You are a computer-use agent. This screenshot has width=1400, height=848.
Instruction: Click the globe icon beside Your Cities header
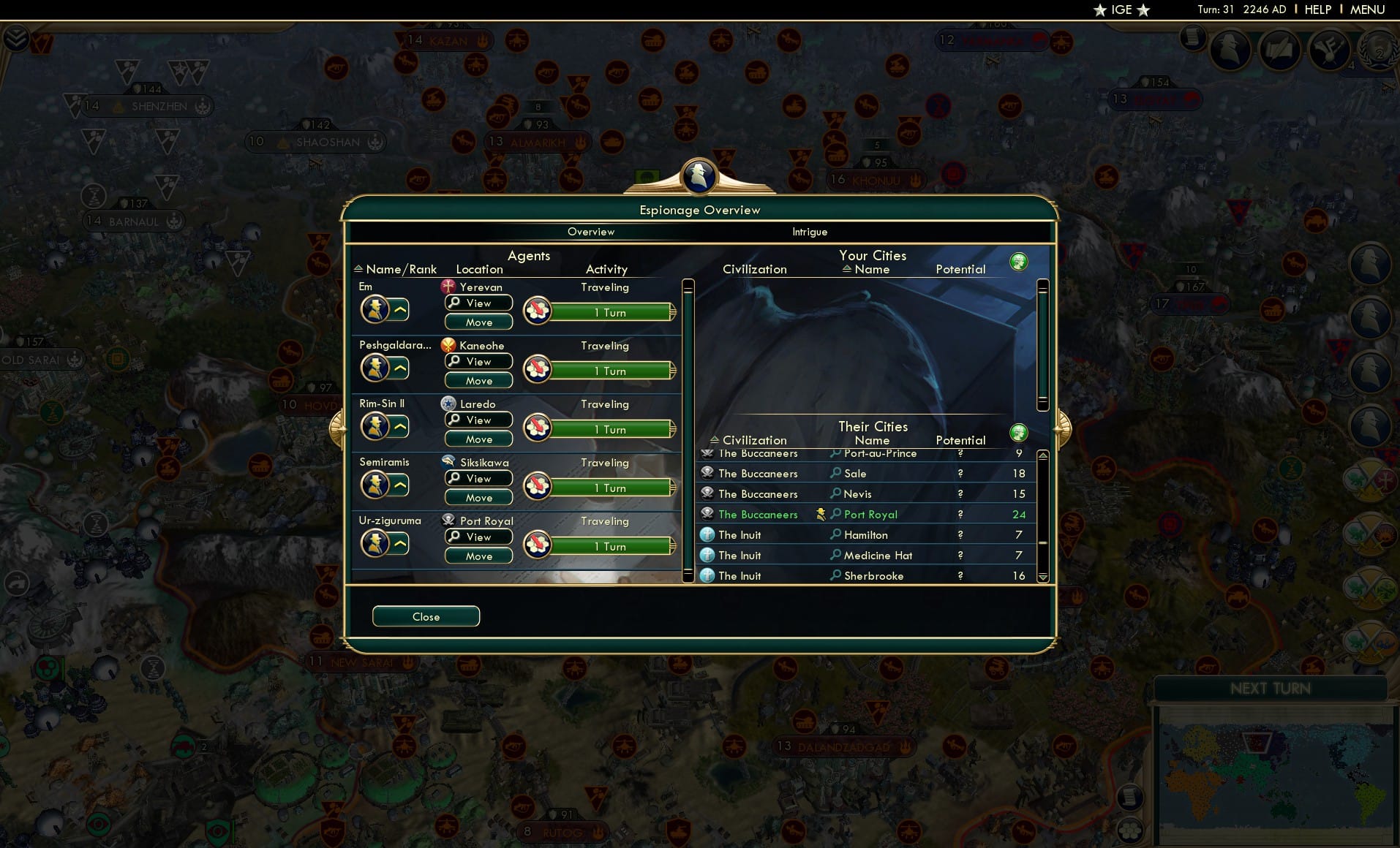pyautogui.click(x=1020, y=261)
